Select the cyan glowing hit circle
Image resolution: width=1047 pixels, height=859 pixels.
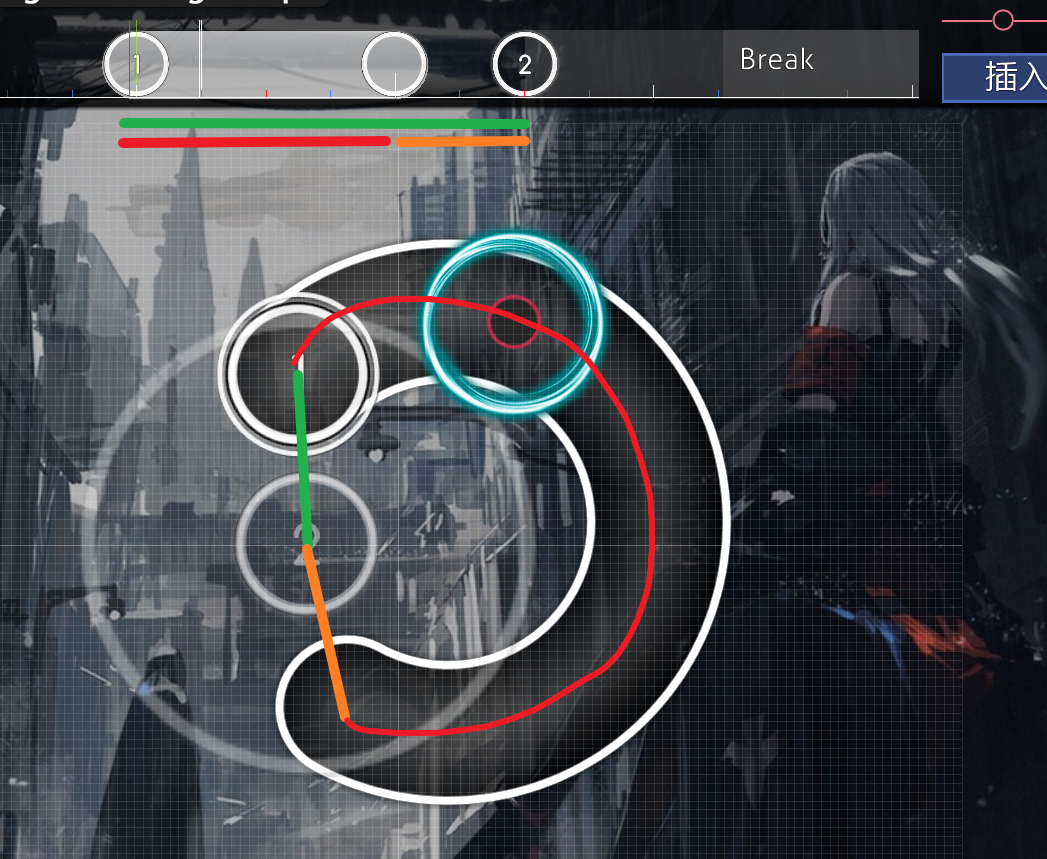[x=514, y=322]
